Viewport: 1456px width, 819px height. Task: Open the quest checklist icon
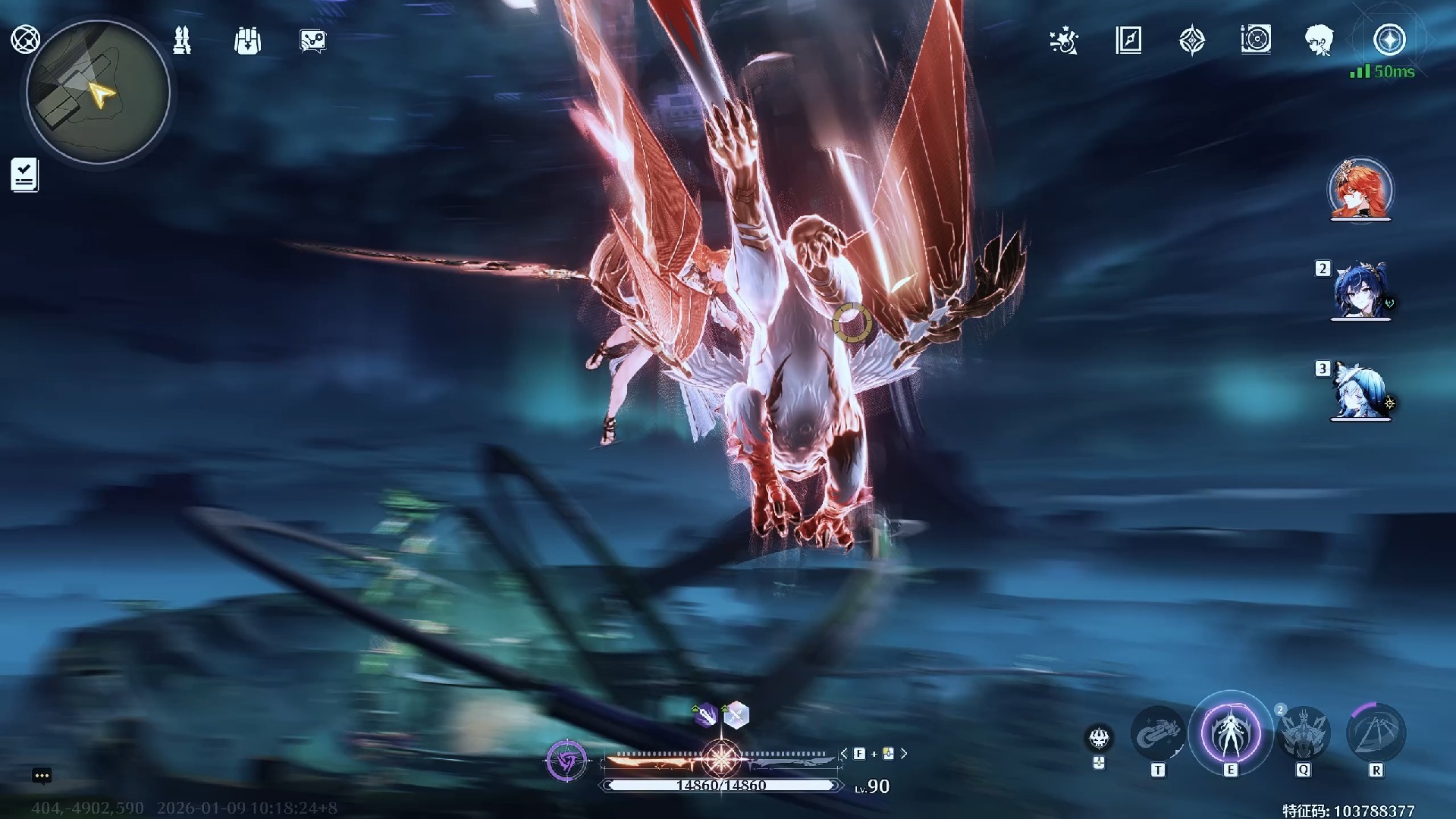click(25, 175)
